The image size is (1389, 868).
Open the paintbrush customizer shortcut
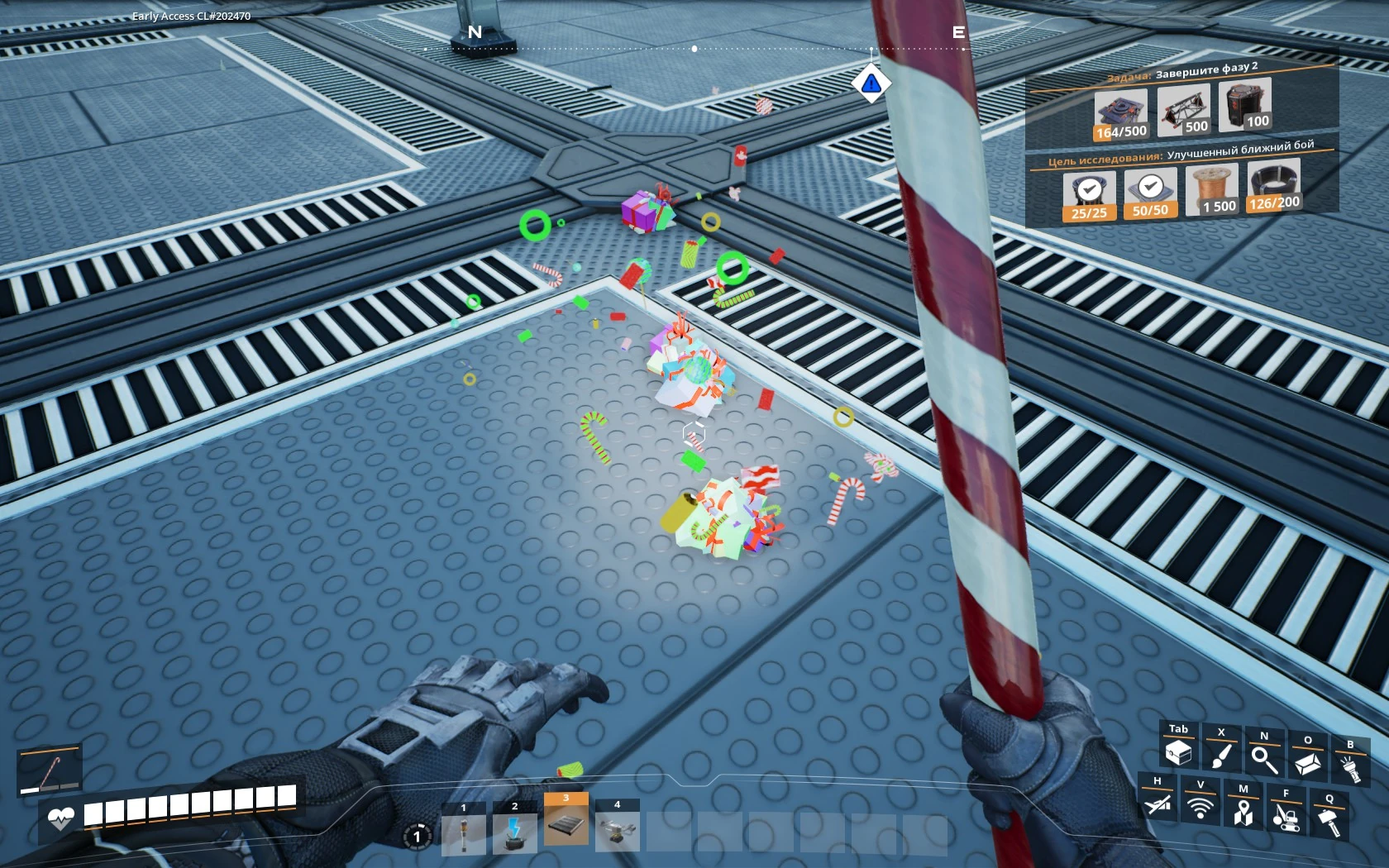(1221, 754)
